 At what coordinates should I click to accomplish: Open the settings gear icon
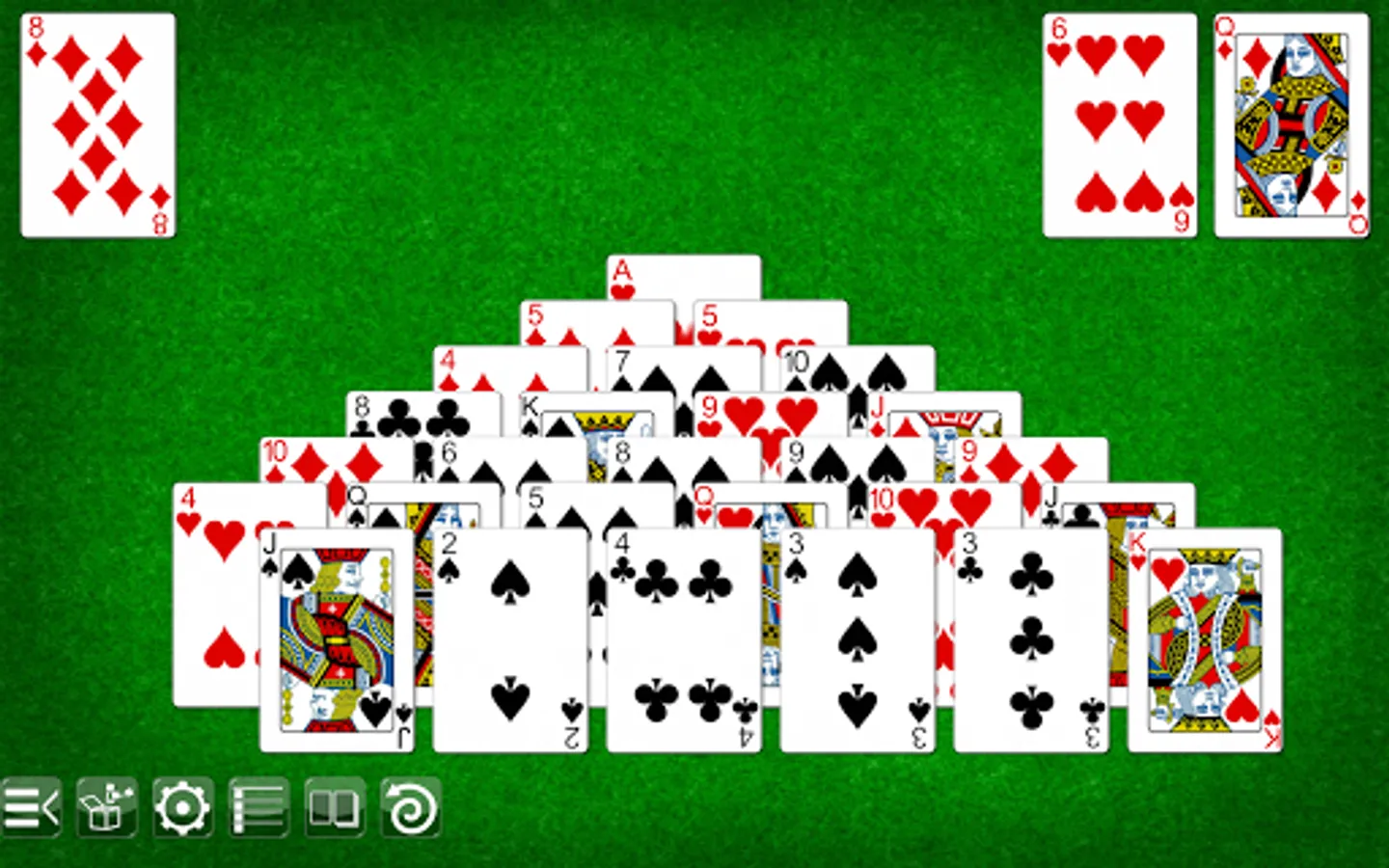coord(182,808)
